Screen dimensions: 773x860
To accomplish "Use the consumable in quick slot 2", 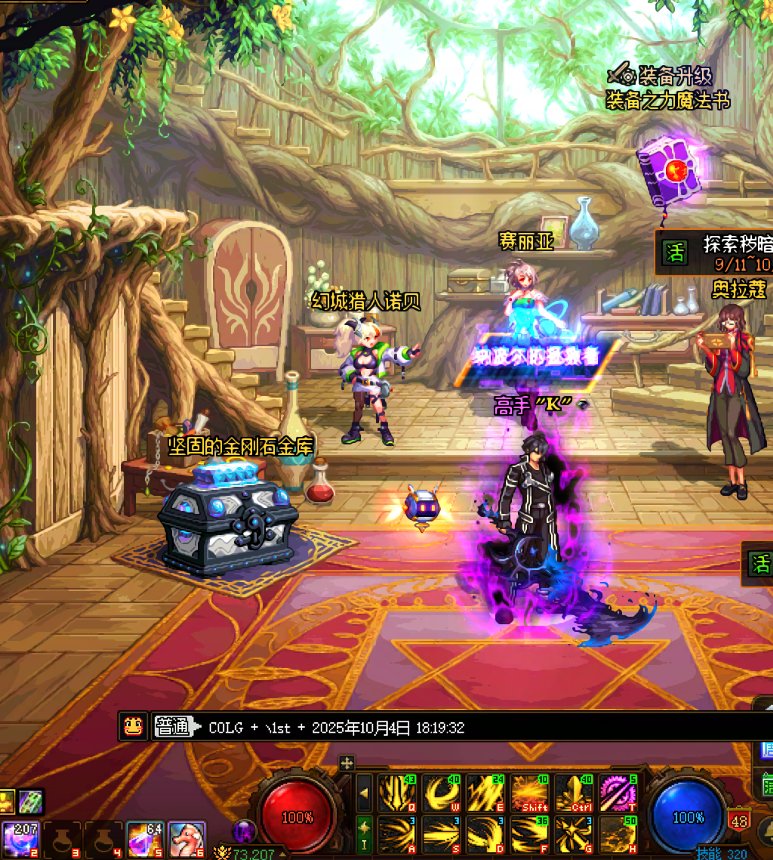I will 20,838.
